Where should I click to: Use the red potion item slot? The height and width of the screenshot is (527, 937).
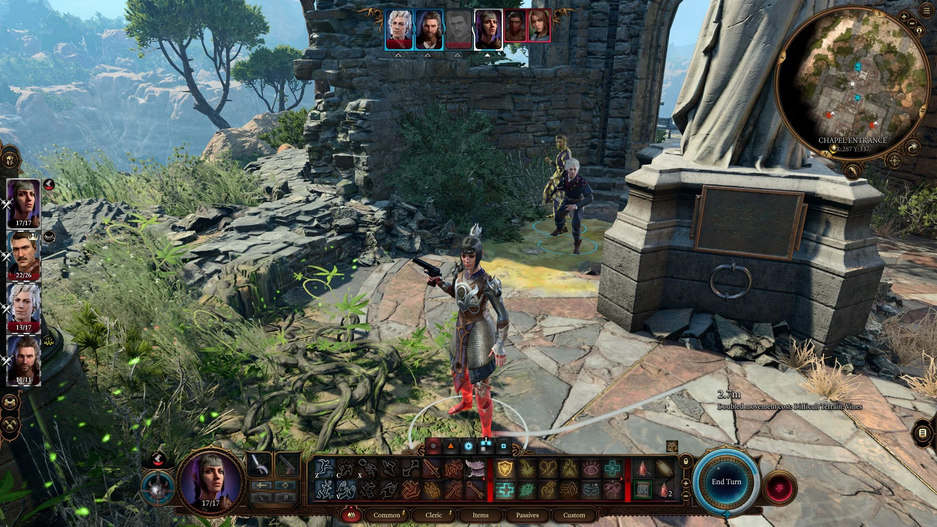pos(642,468)
